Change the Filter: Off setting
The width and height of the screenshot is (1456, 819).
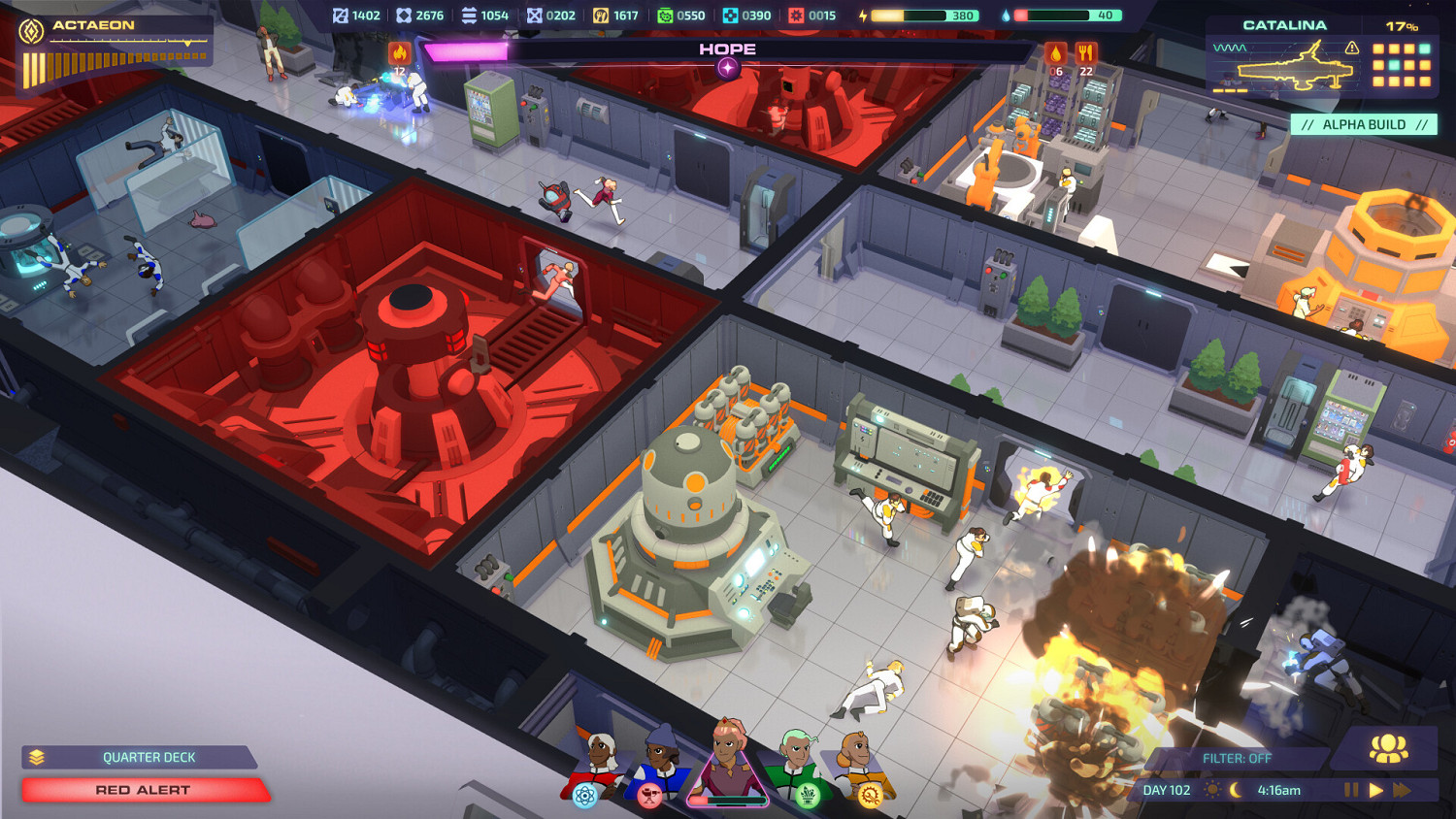(x=1236, y=758)
